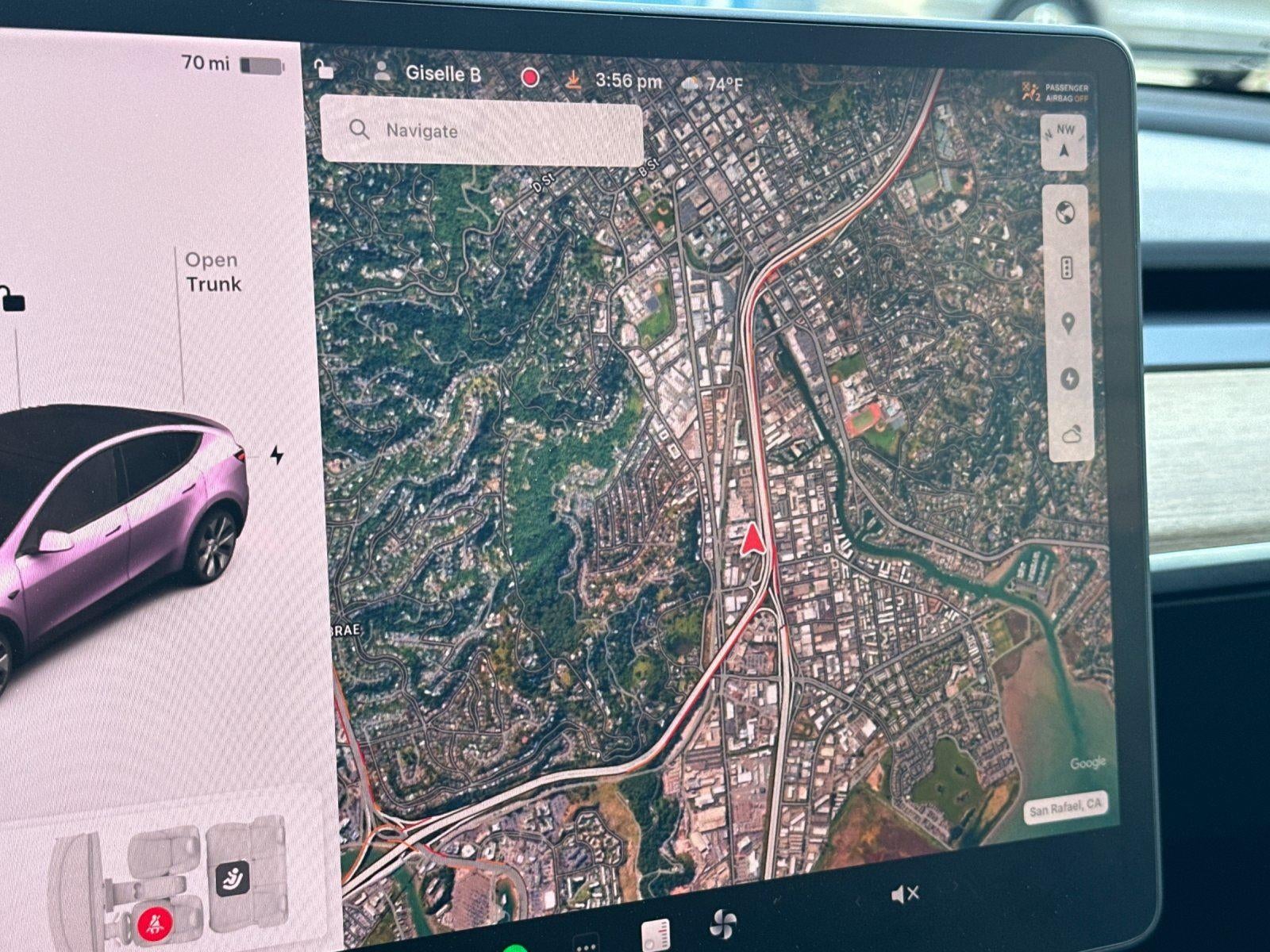Show Superchargers using the lightning map icon
This screenshot has width=1270, height=952.
1069,379
